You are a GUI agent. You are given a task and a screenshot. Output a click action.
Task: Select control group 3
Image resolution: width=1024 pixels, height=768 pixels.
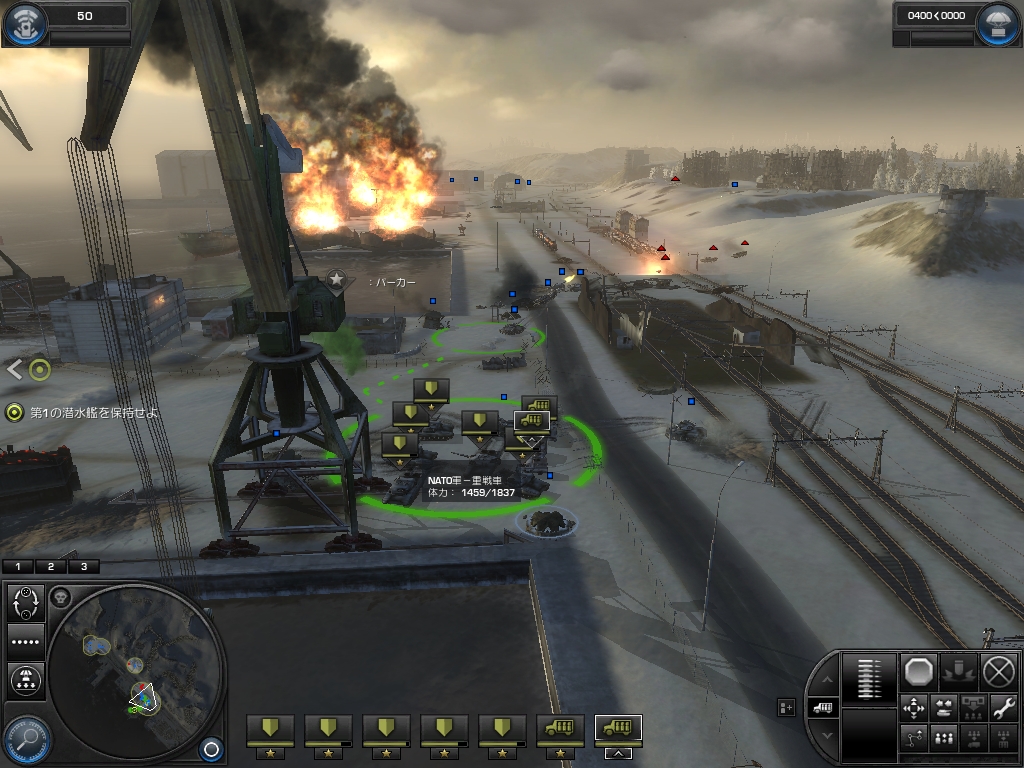83,566
